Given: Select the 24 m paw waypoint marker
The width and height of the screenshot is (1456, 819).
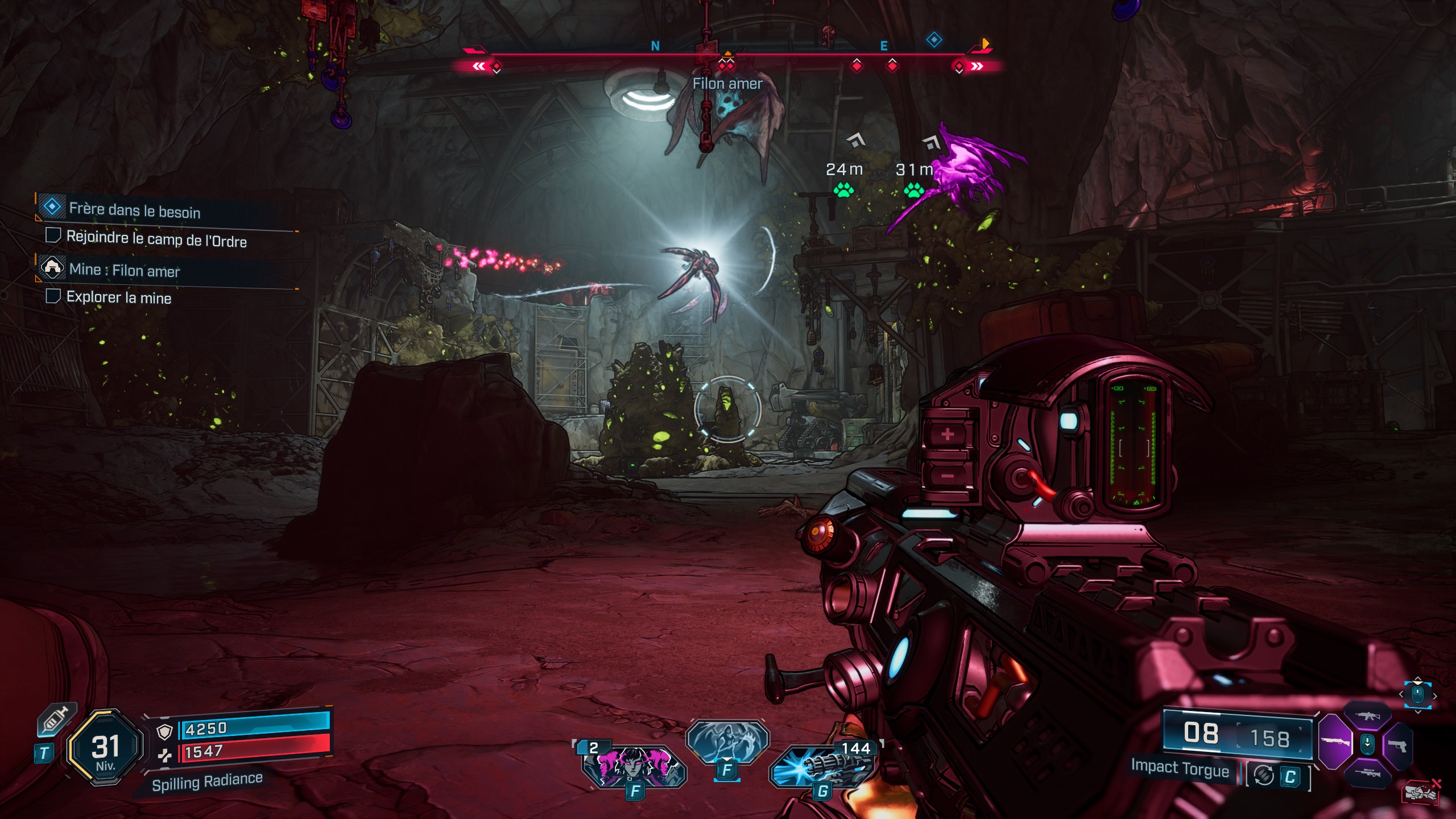Looking at the screenshot, I should click(843, 189).
